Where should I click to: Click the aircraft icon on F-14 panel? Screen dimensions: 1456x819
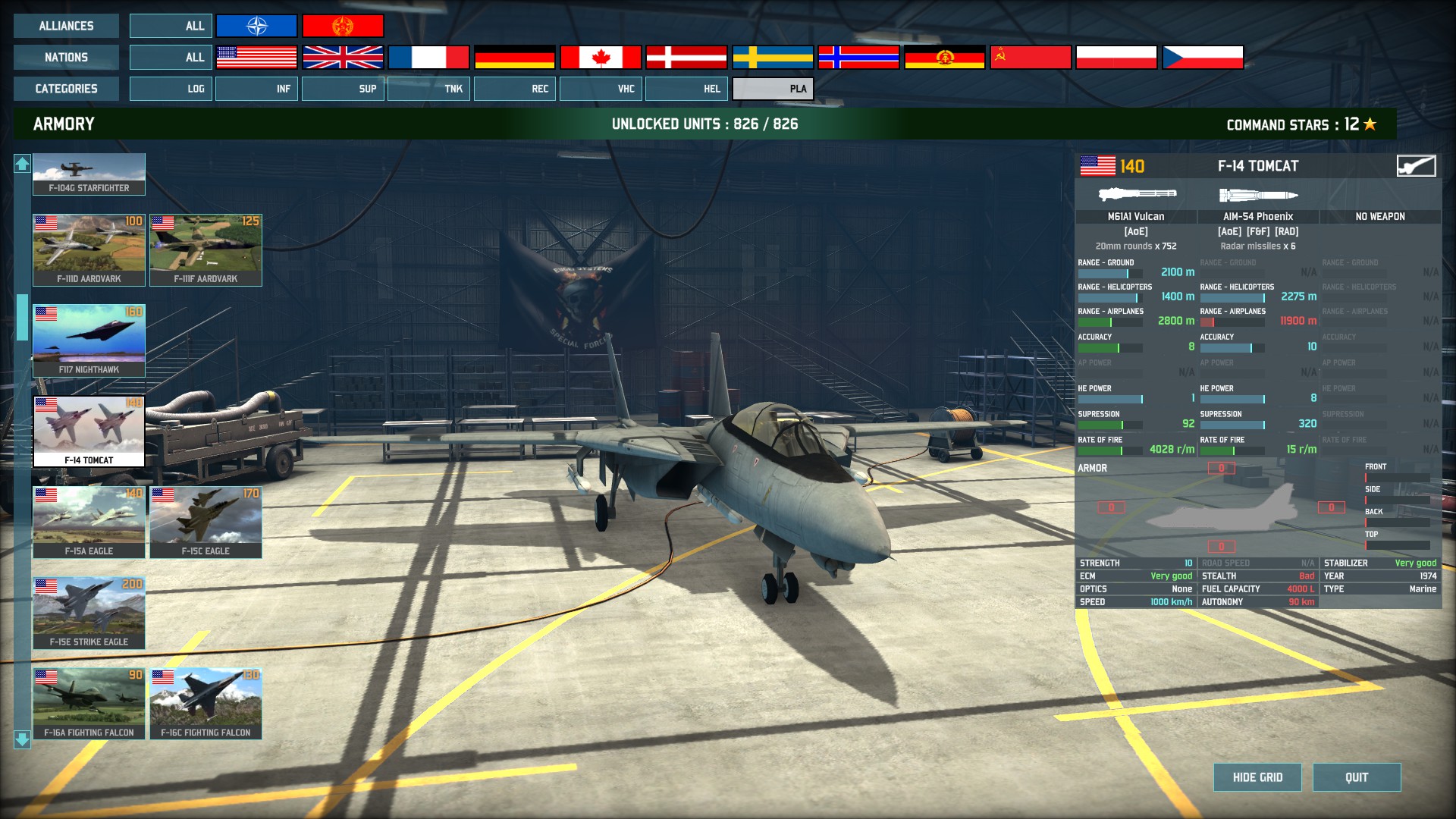(1416, 166)
